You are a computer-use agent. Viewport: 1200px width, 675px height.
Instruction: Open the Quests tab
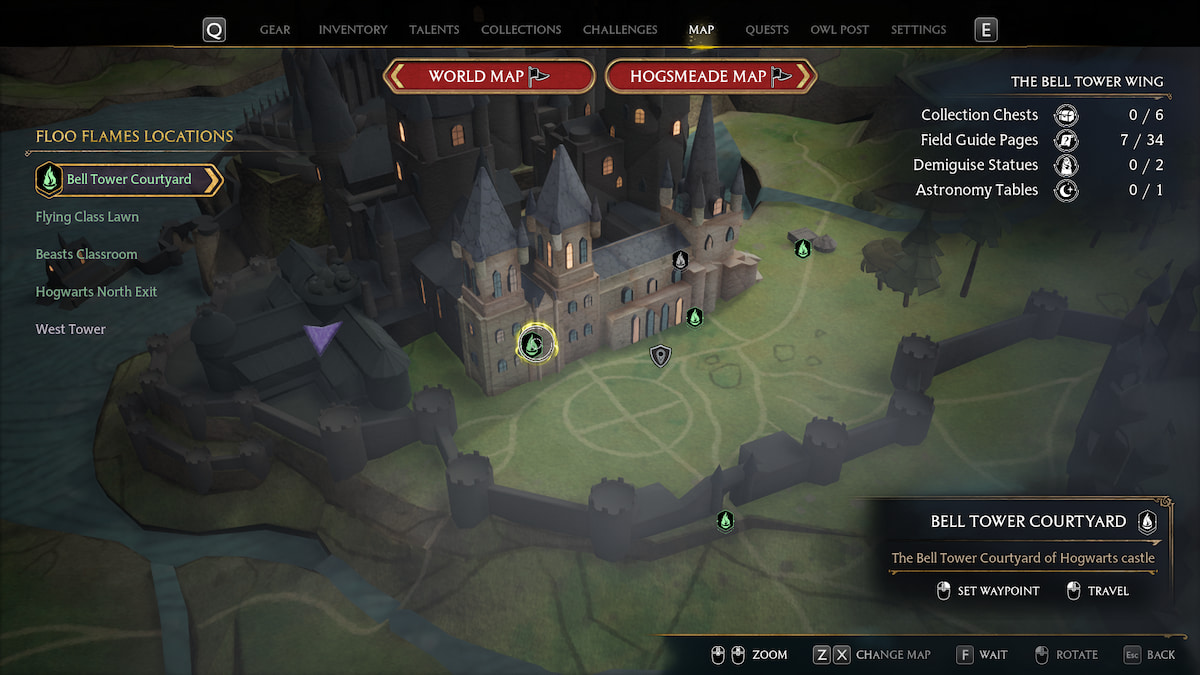(767, 30)
